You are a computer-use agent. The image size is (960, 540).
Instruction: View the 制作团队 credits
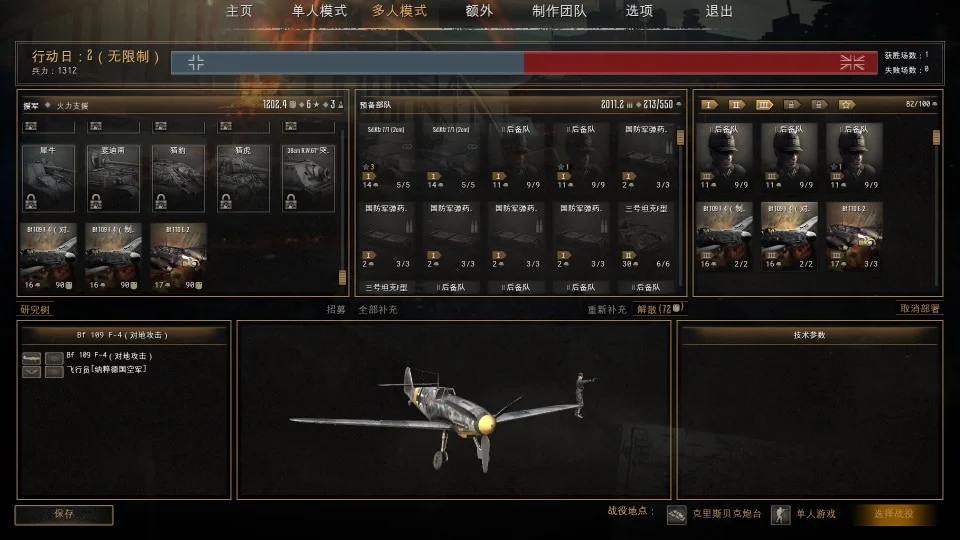point(559,11)
